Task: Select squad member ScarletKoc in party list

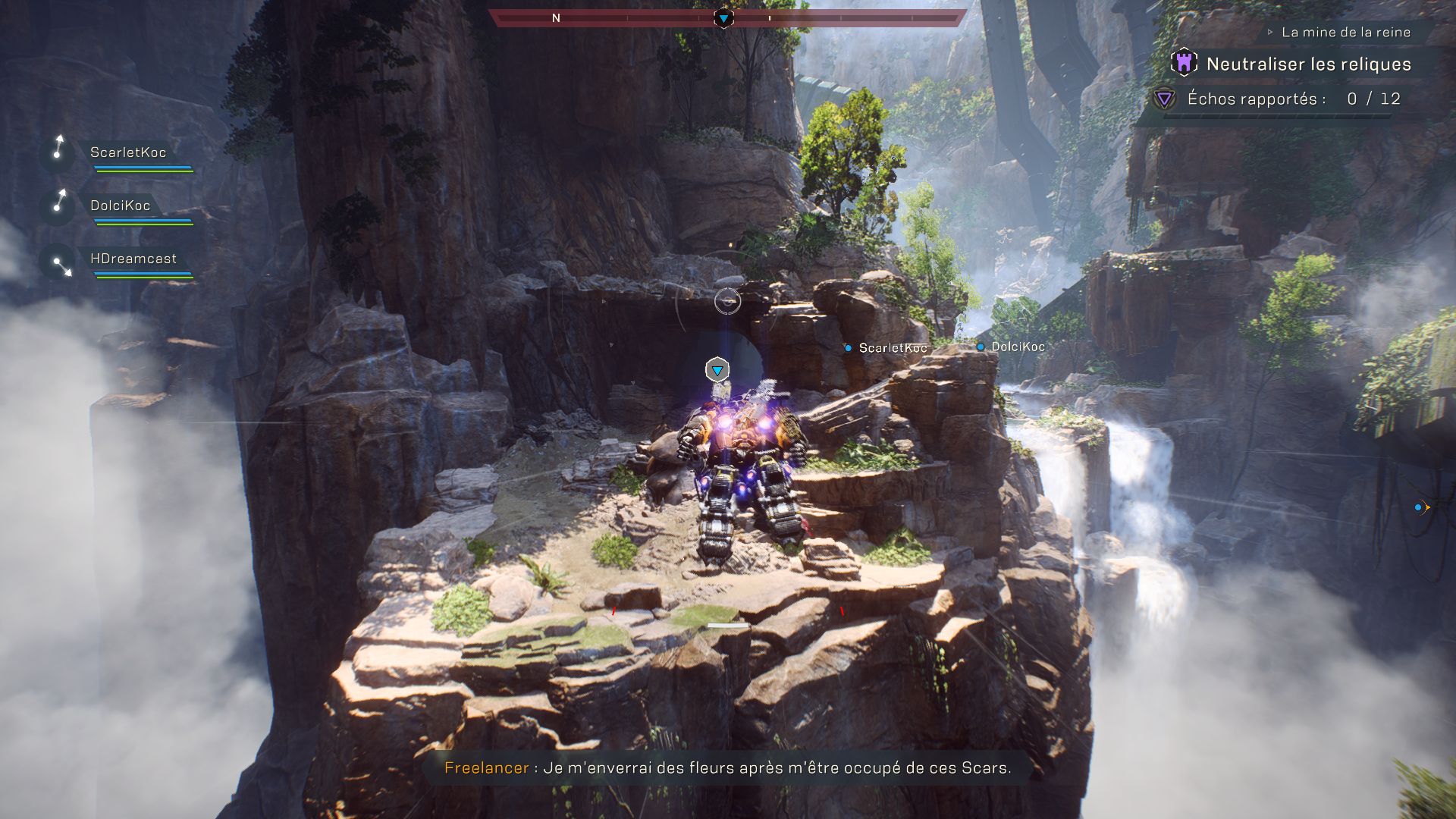Action: point(127,152)
